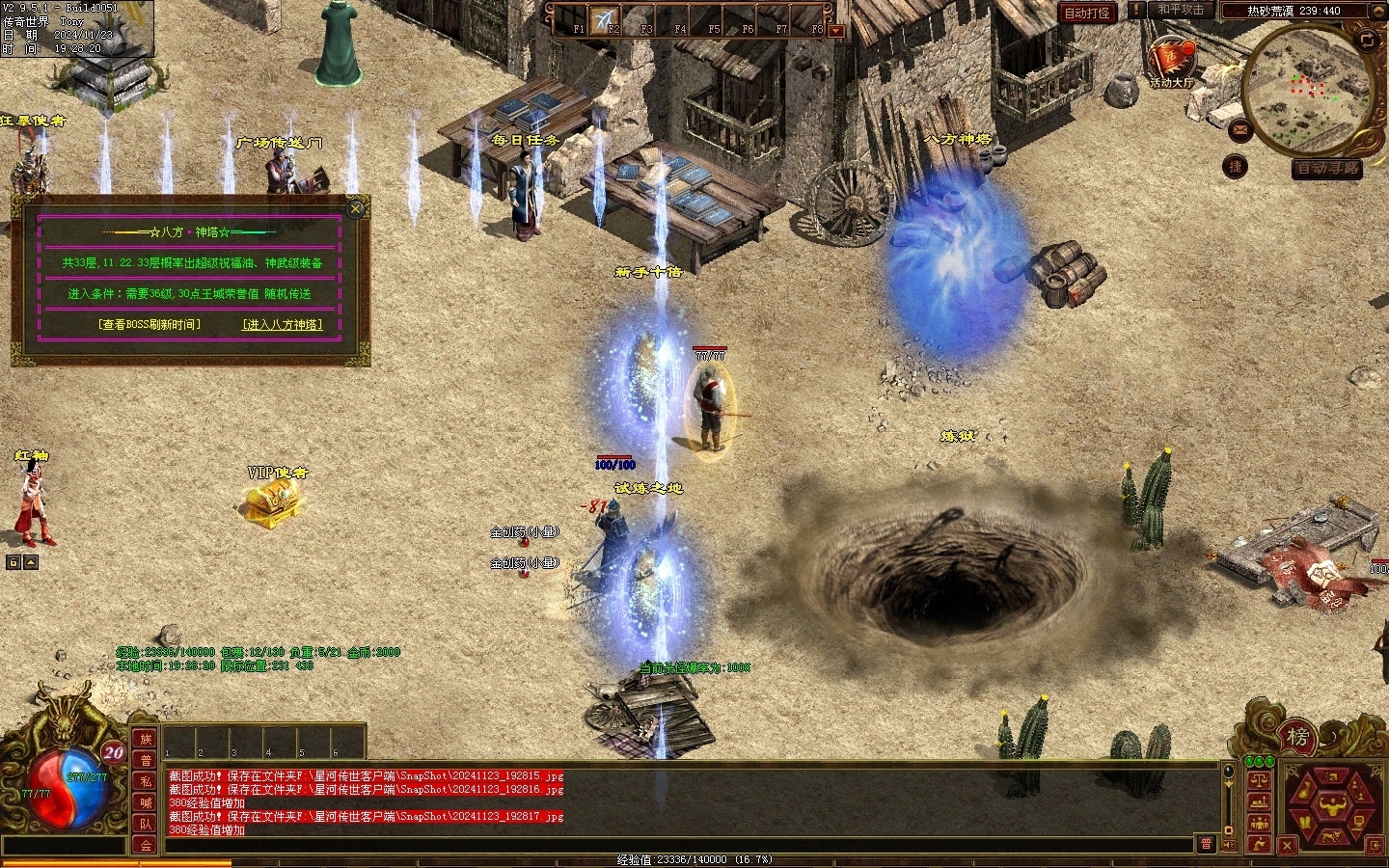Toggle the 自动打怪 auto-fight button
This screenshot has width=1389, height=868.
(1086, 13)
